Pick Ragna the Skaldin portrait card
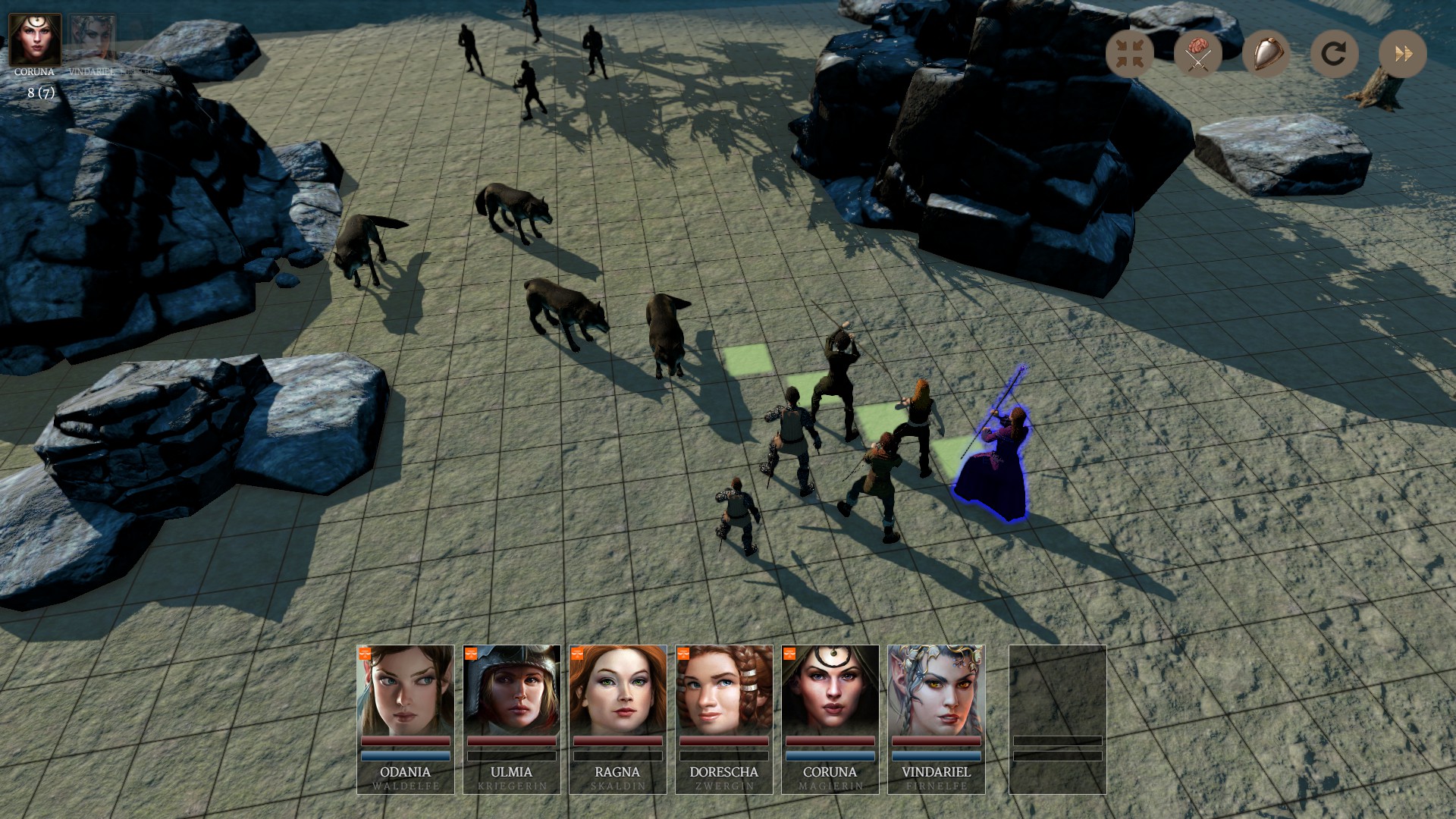Screen dimensions: 1456x819 (618, 718)
